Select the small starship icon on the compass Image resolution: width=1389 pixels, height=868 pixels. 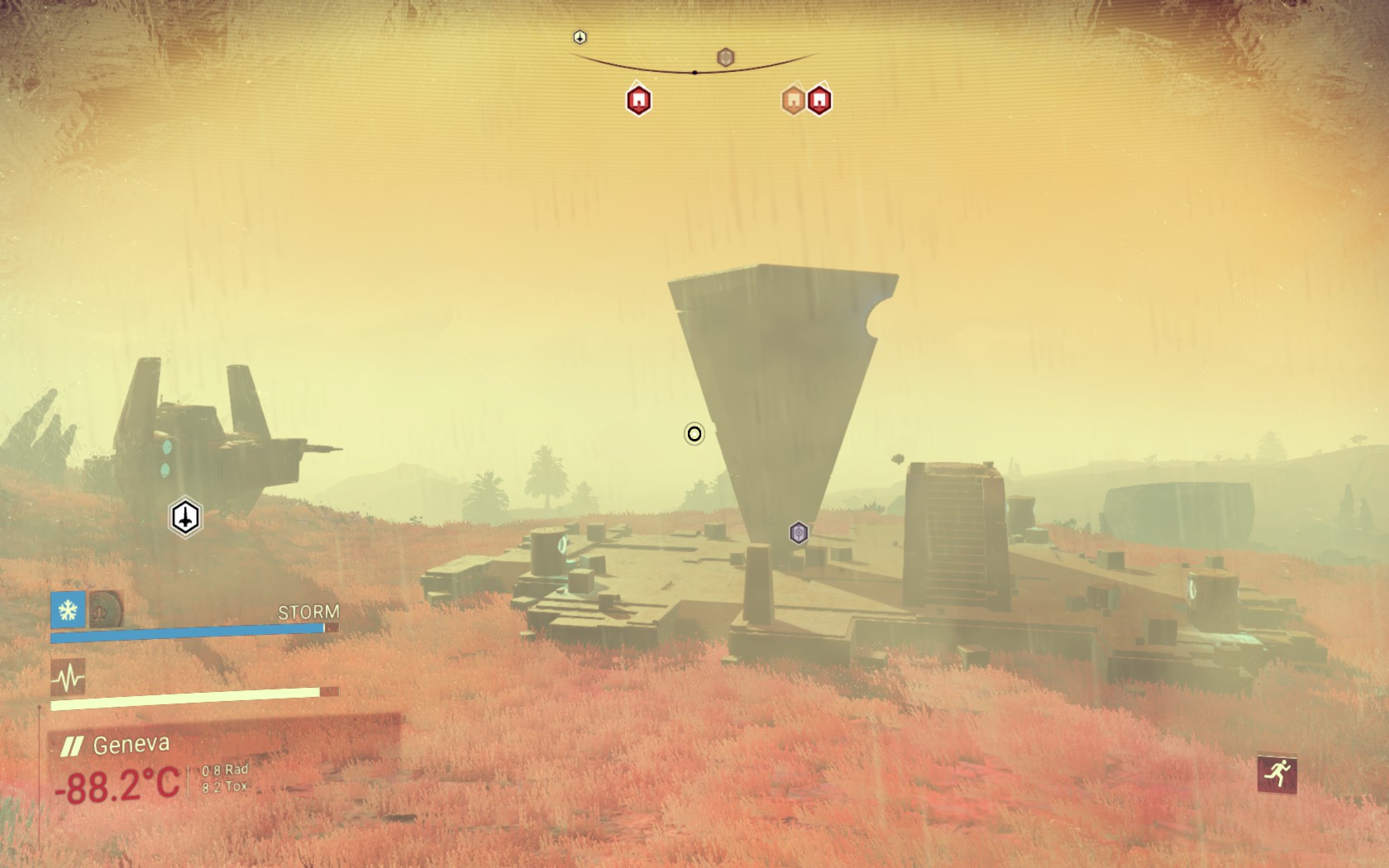pyautogui.click(x=580, y=37)
